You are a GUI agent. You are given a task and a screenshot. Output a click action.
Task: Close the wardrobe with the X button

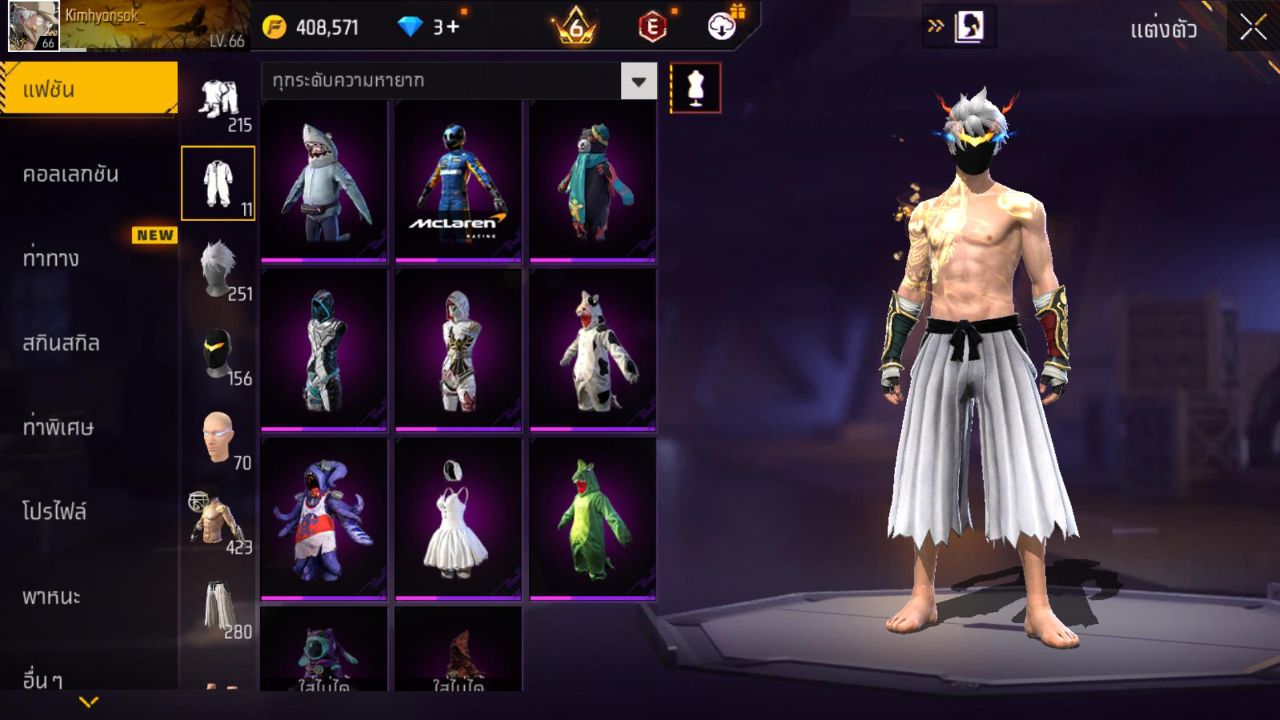click(1253, 27)
